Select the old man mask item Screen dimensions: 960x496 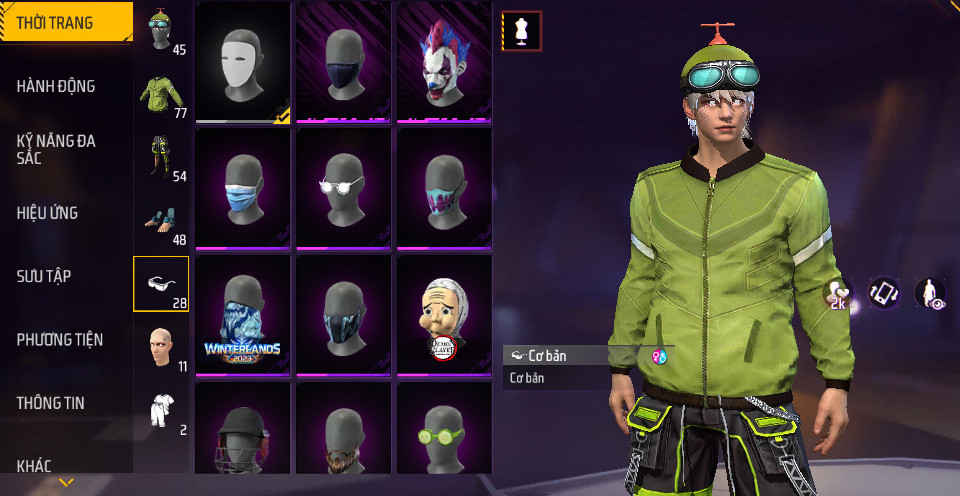[445, 315]
